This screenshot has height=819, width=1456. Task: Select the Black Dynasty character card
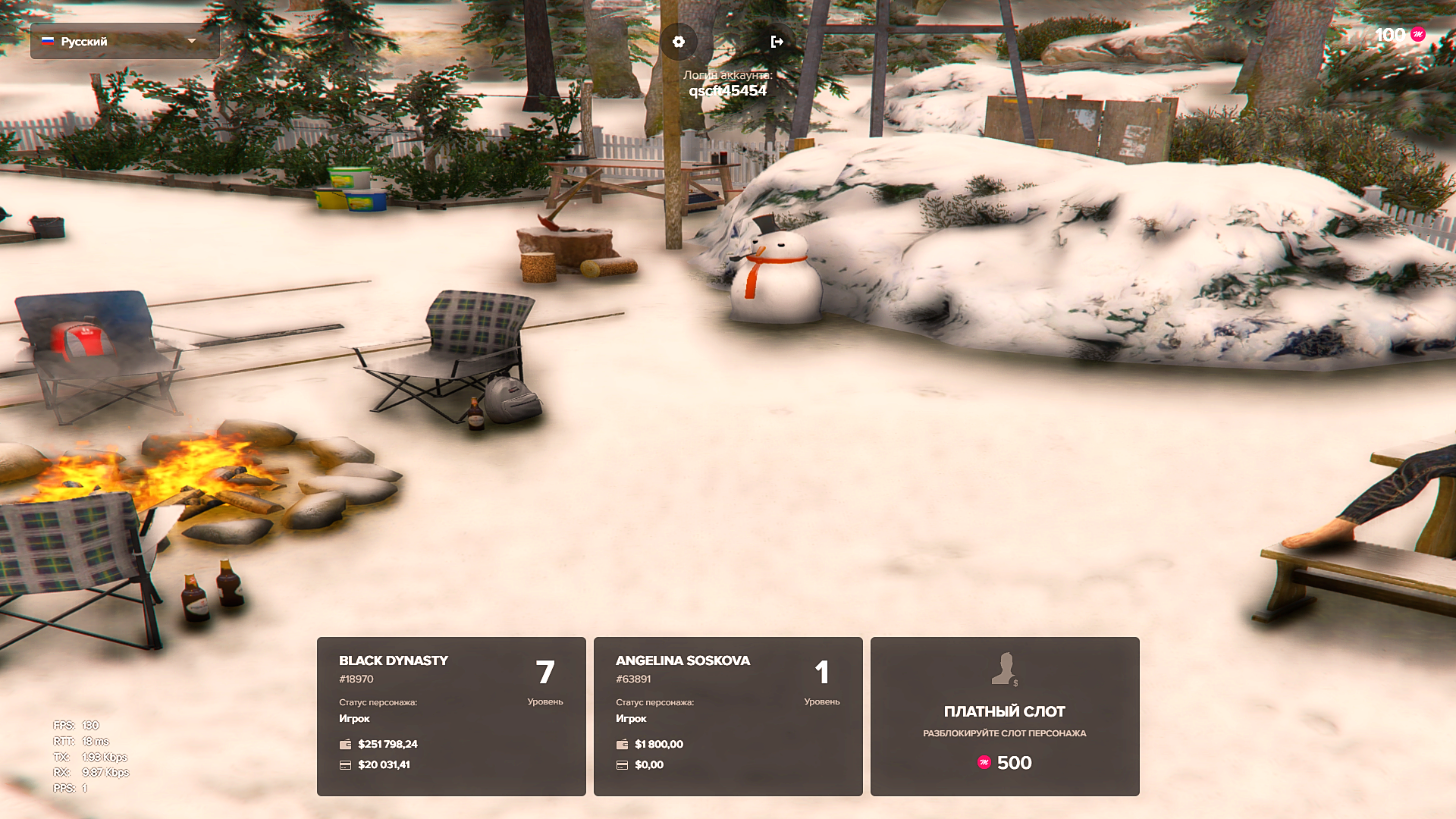tap(451, 716)
